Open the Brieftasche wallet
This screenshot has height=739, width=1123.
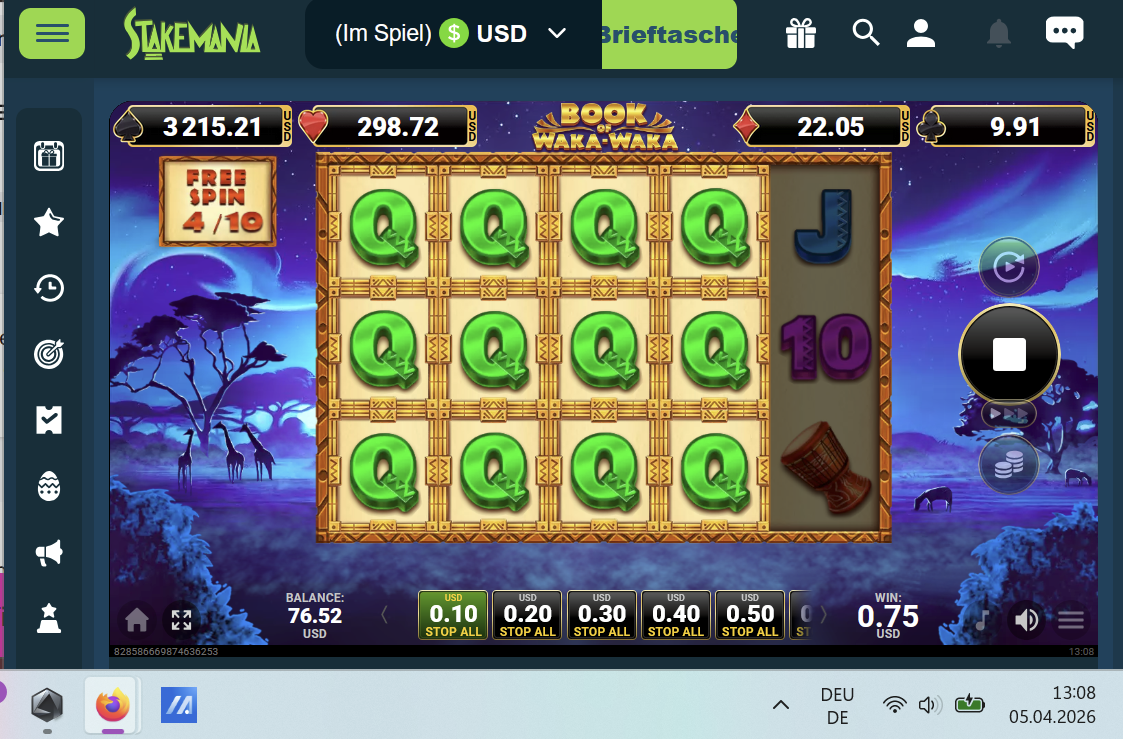[669, 34]
